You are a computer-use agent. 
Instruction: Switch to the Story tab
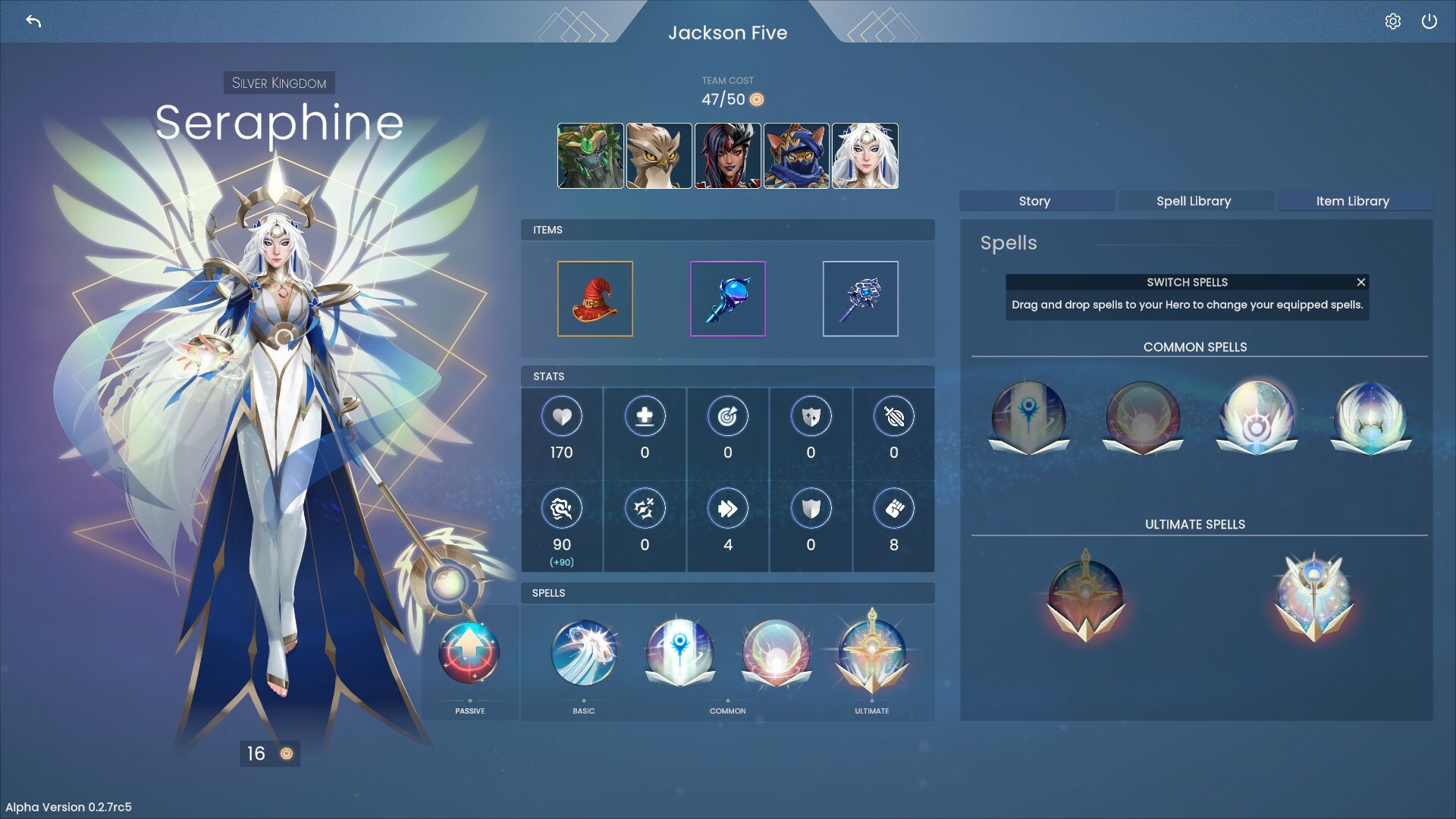[1036, 201]
